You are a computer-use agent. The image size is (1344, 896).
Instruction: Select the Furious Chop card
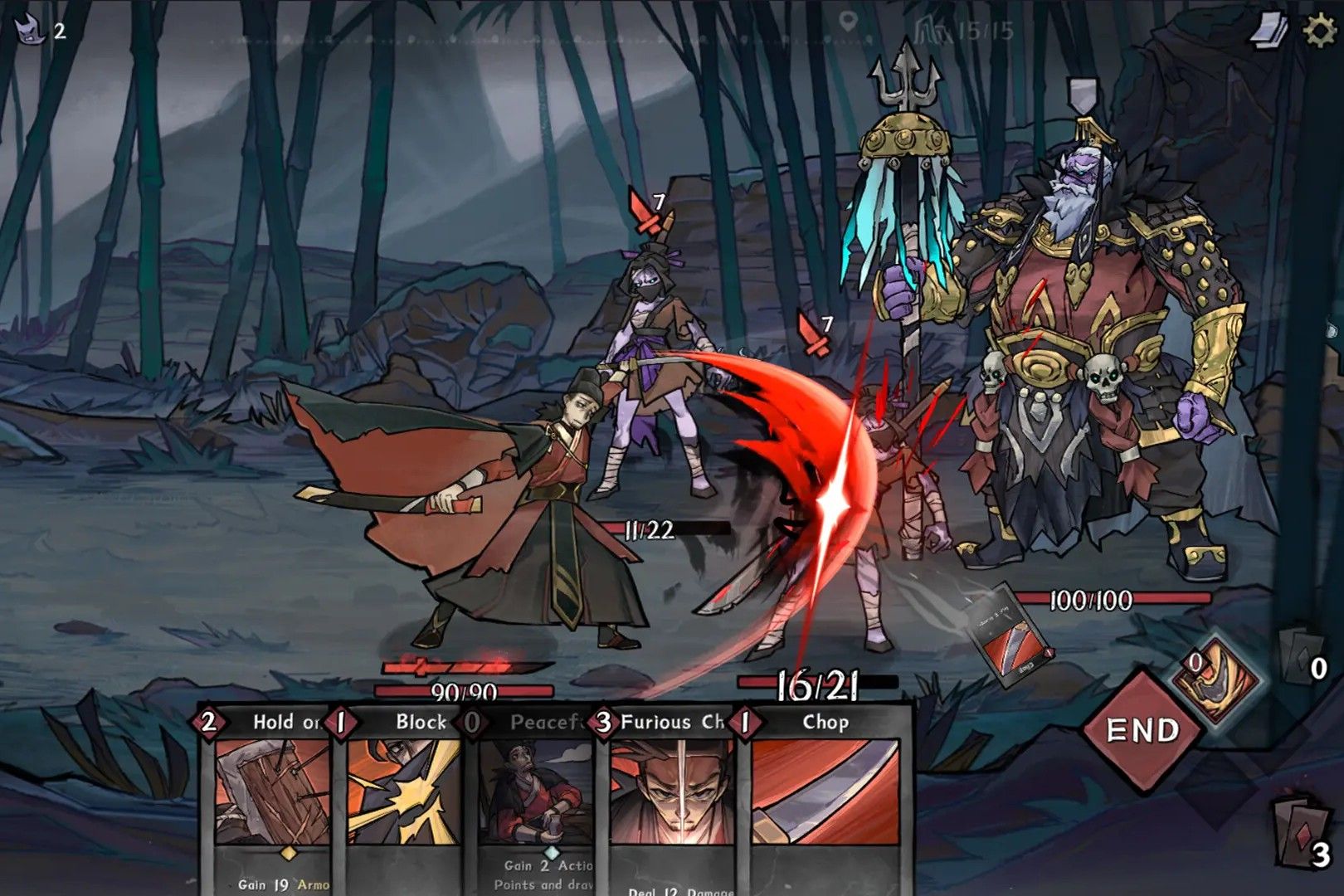(672, 796)
